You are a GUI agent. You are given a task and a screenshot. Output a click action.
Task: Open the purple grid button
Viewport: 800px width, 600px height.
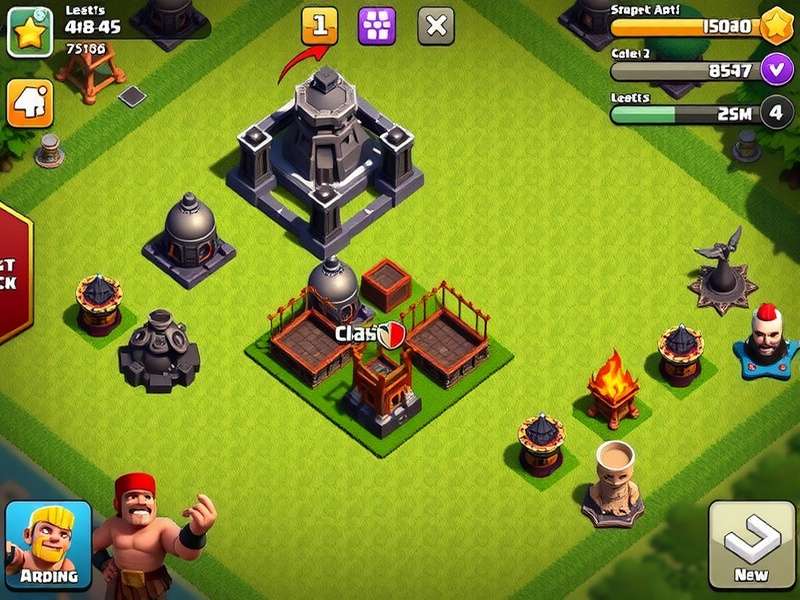click(x=377, y=26)
